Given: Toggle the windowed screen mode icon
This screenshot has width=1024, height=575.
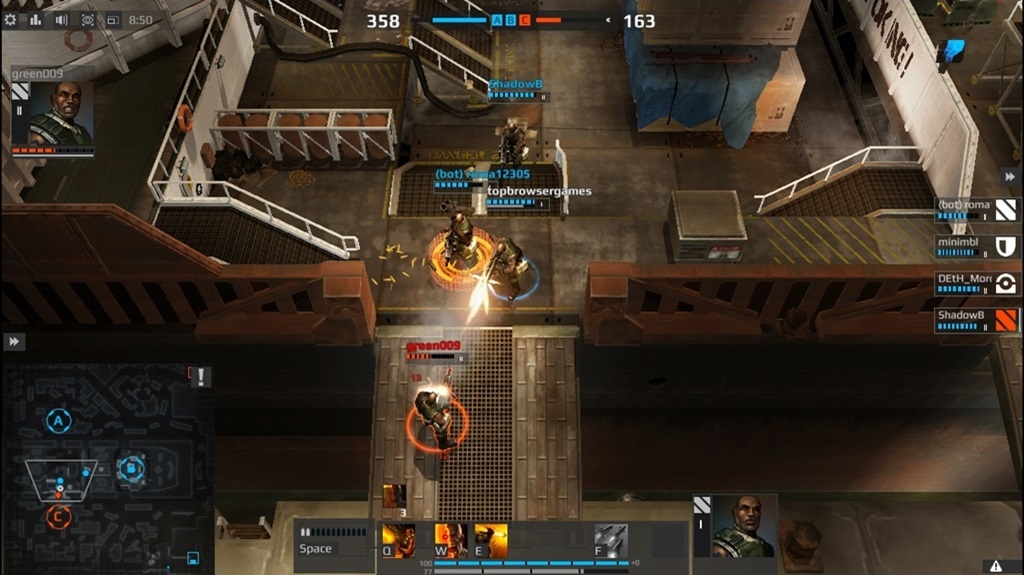Looking at the screenshot, I should 112,19.
